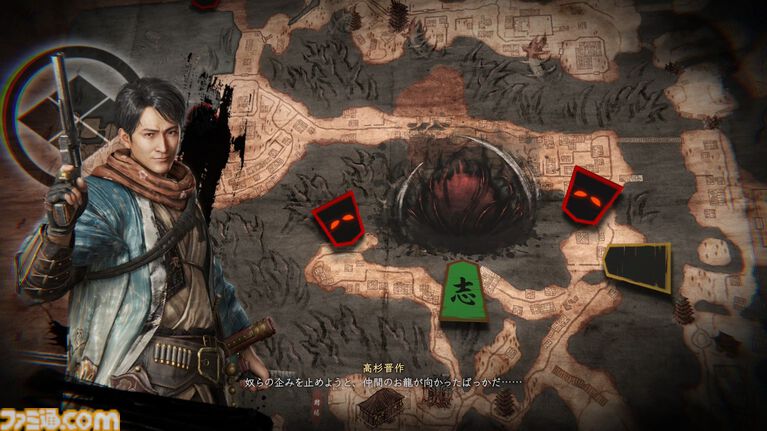Click the Famitsu.com watermark logo
Image resolution: width=767 pixels, height=431 pixels.
[59, 418]
